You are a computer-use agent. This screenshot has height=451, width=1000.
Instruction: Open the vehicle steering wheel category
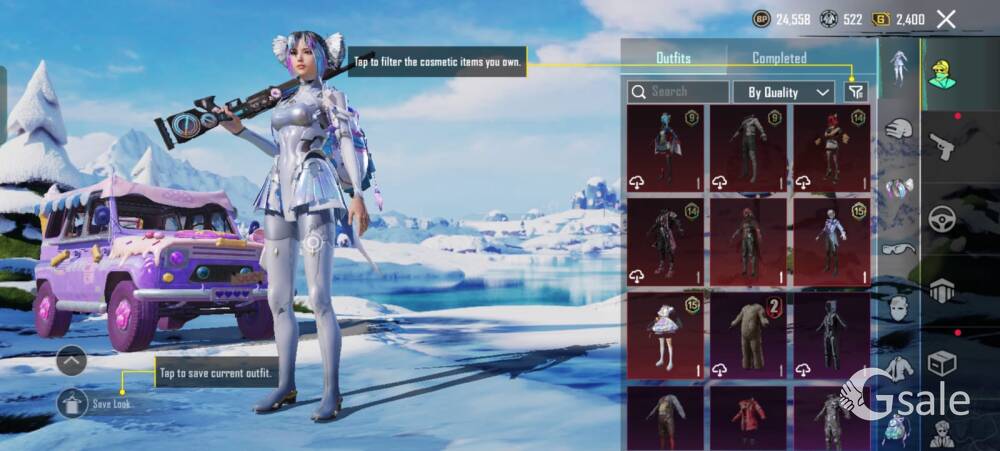tap(942, 219)
